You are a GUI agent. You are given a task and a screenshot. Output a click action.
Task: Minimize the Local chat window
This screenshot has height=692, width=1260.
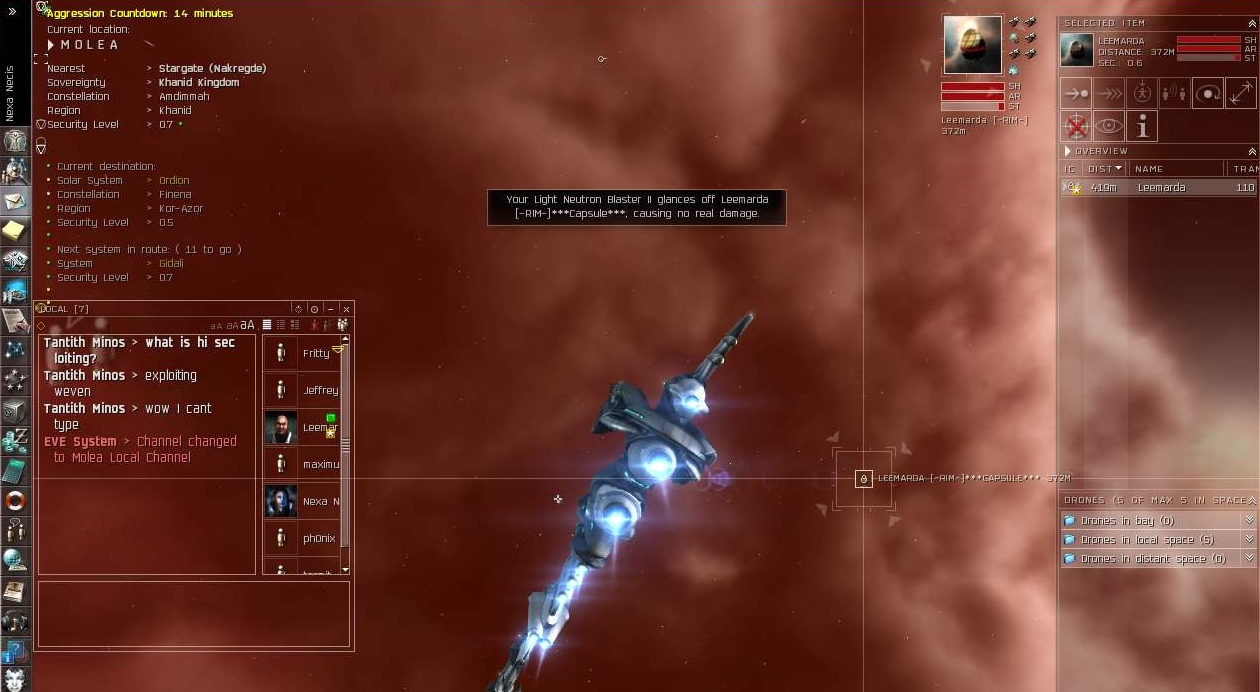pos(330,309)
